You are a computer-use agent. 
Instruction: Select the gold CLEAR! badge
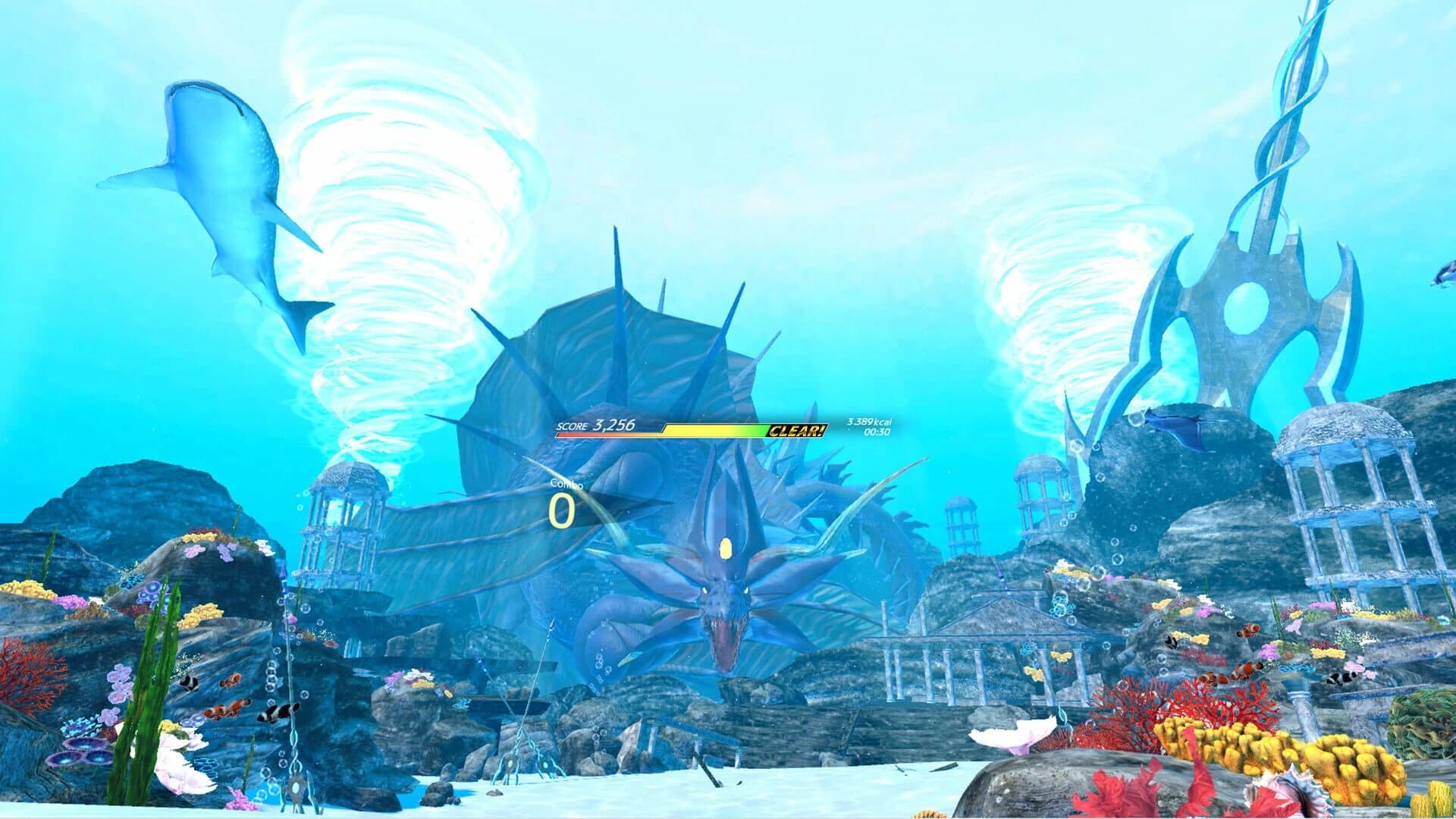coord(795,431)
